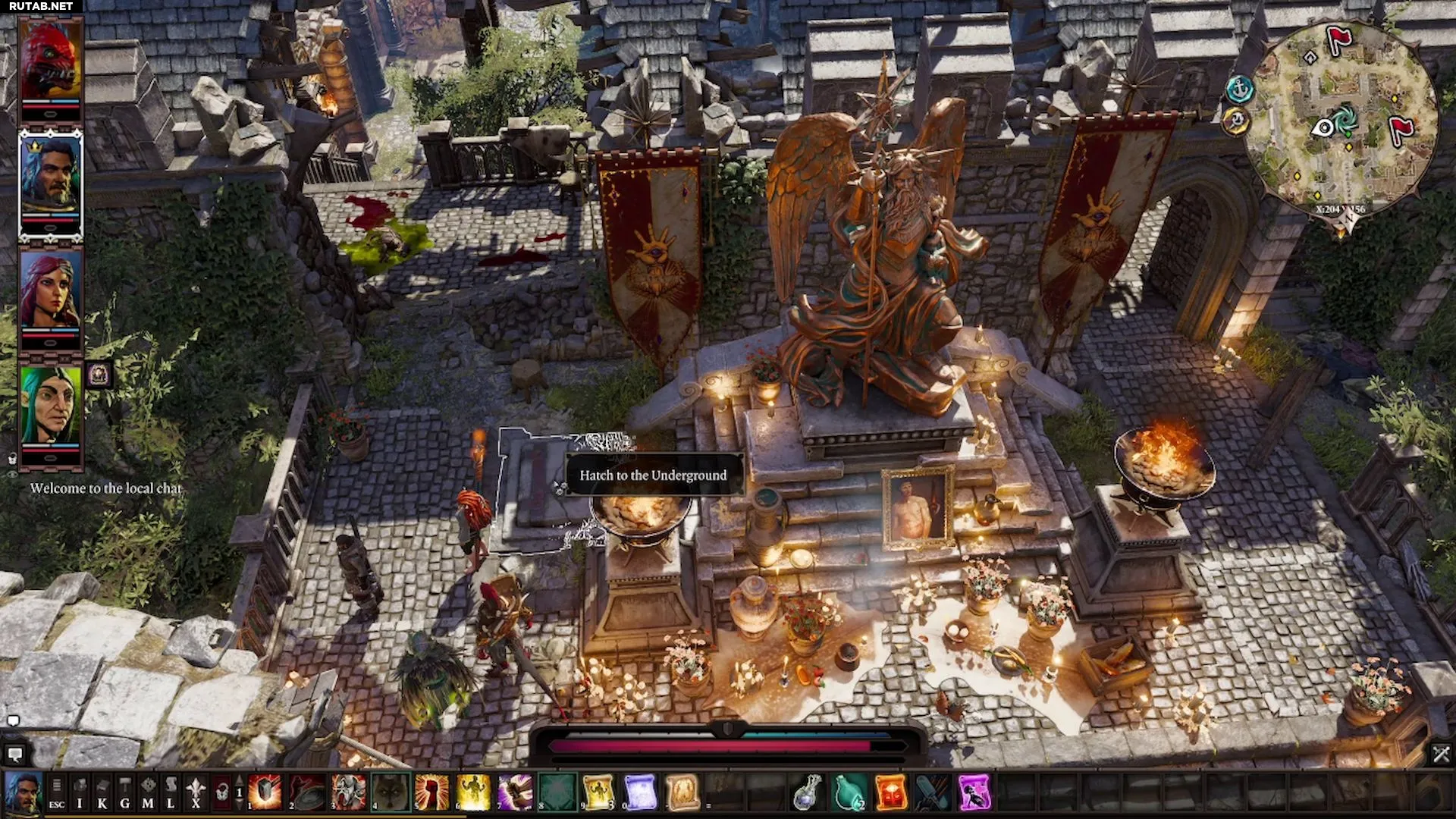Click the upper red flag marker on minimap

(x=1338, y=38)
